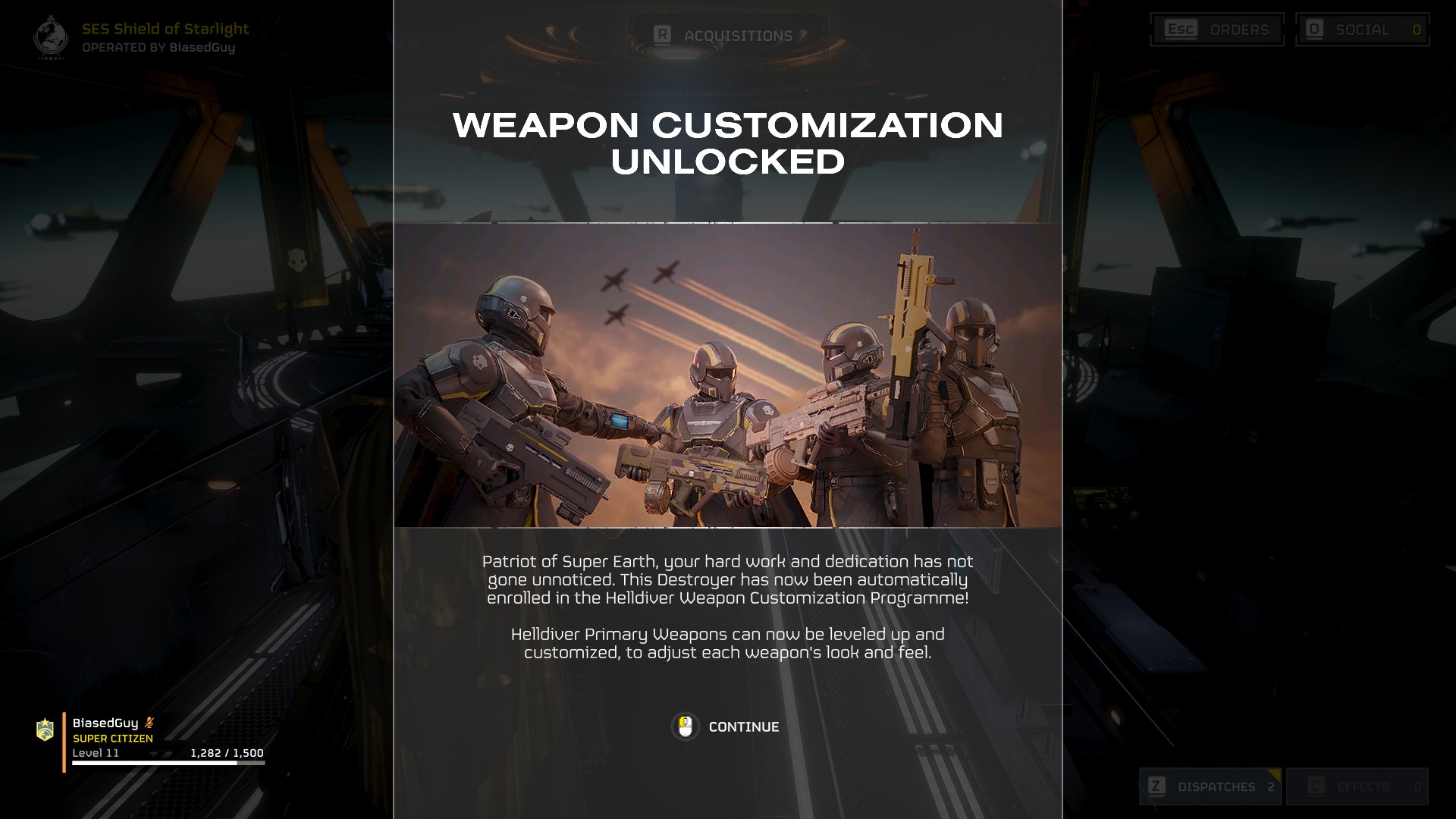Select the BiasedGuy player card
1456x819 pixels.
pos(152,736)
